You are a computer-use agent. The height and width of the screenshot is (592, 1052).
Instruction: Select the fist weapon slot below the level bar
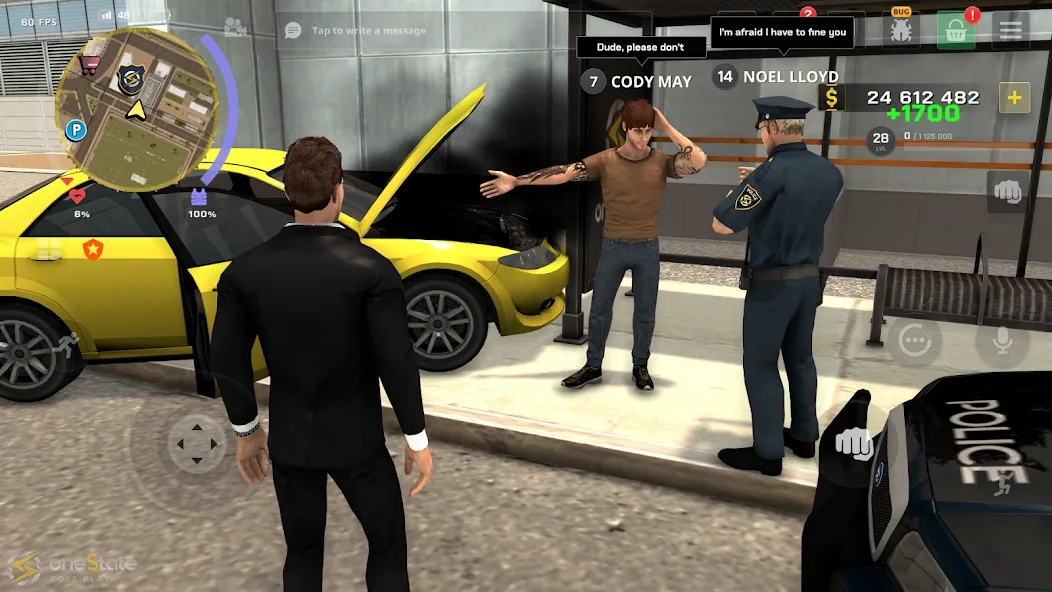1007,191
